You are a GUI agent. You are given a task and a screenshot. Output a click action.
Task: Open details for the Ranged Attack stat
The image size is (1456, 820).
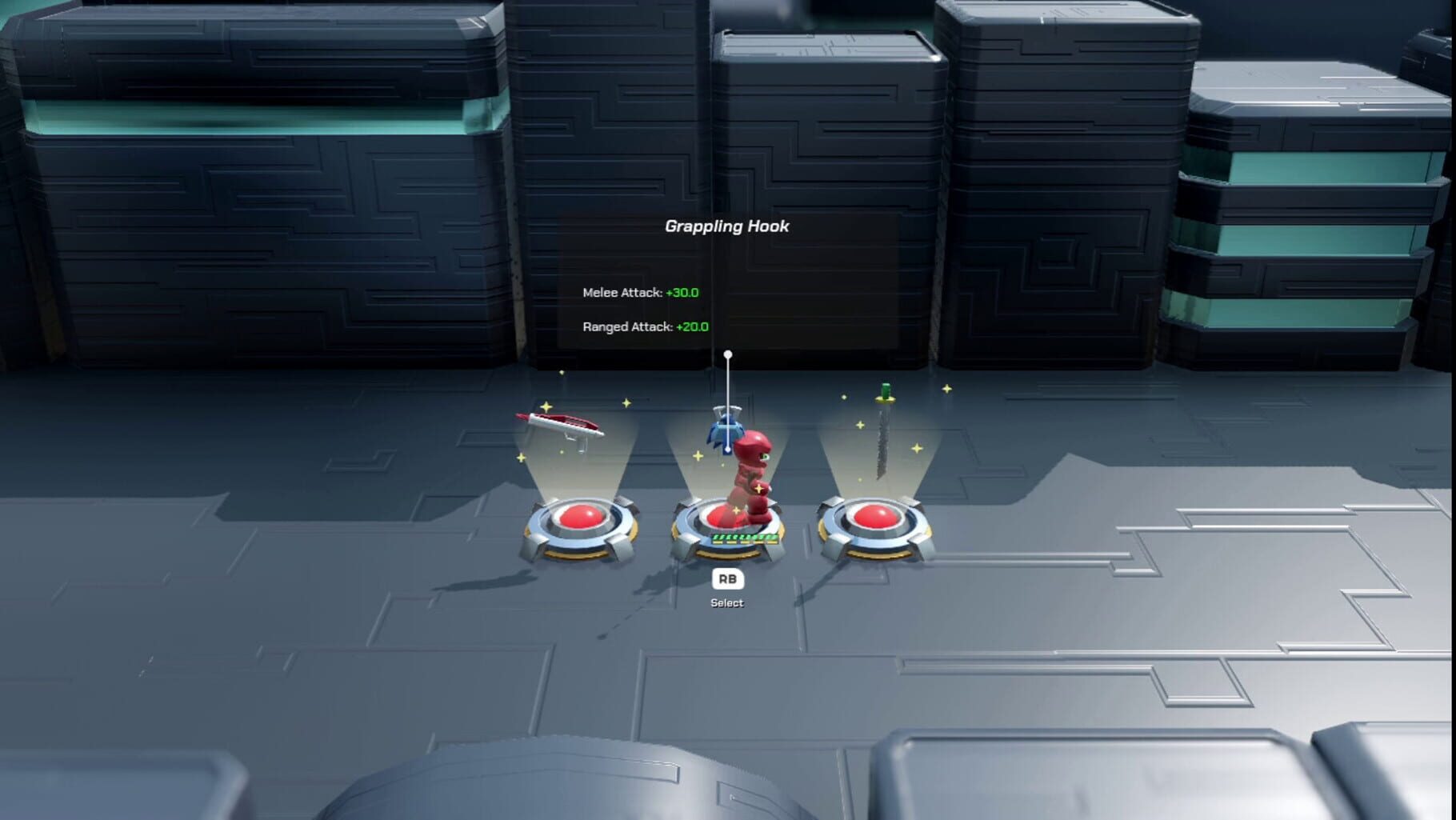tap(628, 327)
